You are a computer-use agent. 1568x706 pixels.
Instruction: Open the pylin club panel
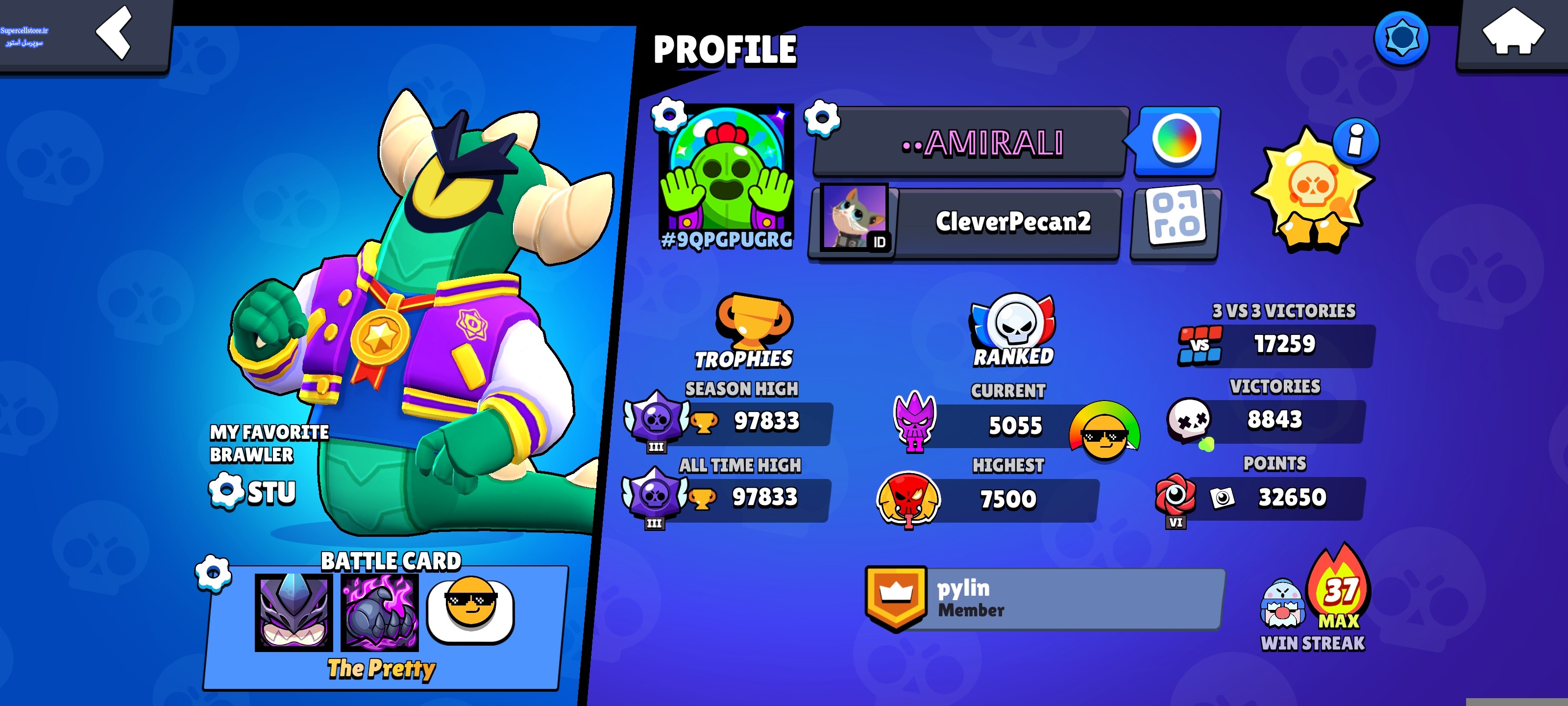[x=1045, y=599]
